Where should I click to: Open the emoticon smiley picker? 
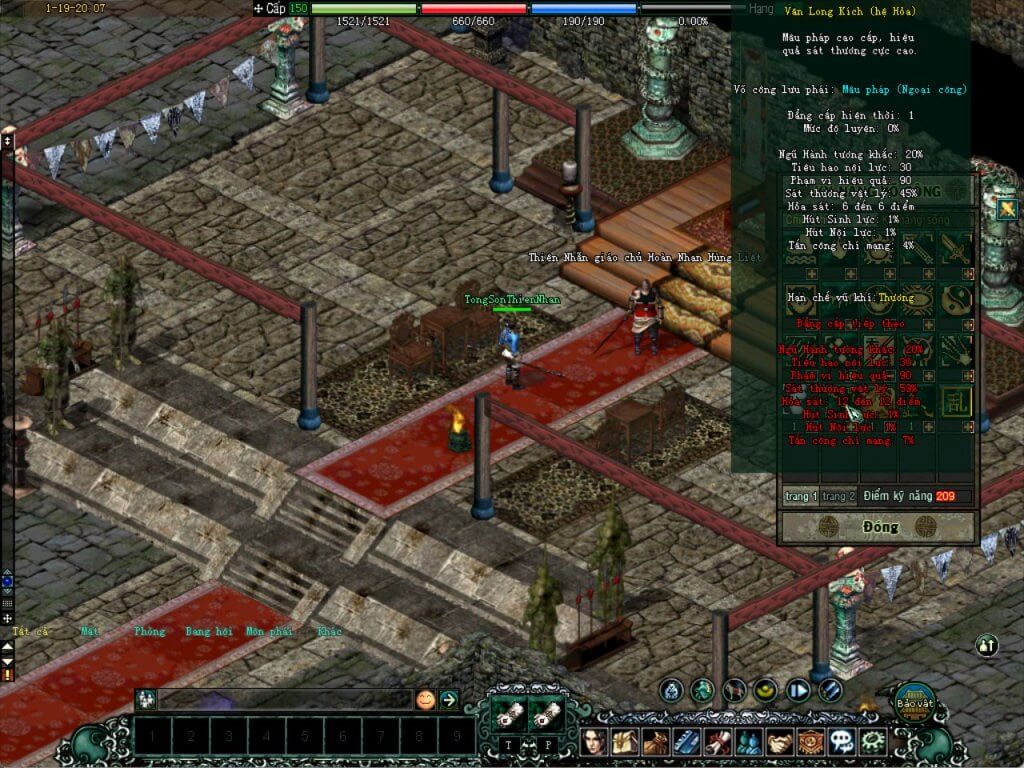click(425, 700)
